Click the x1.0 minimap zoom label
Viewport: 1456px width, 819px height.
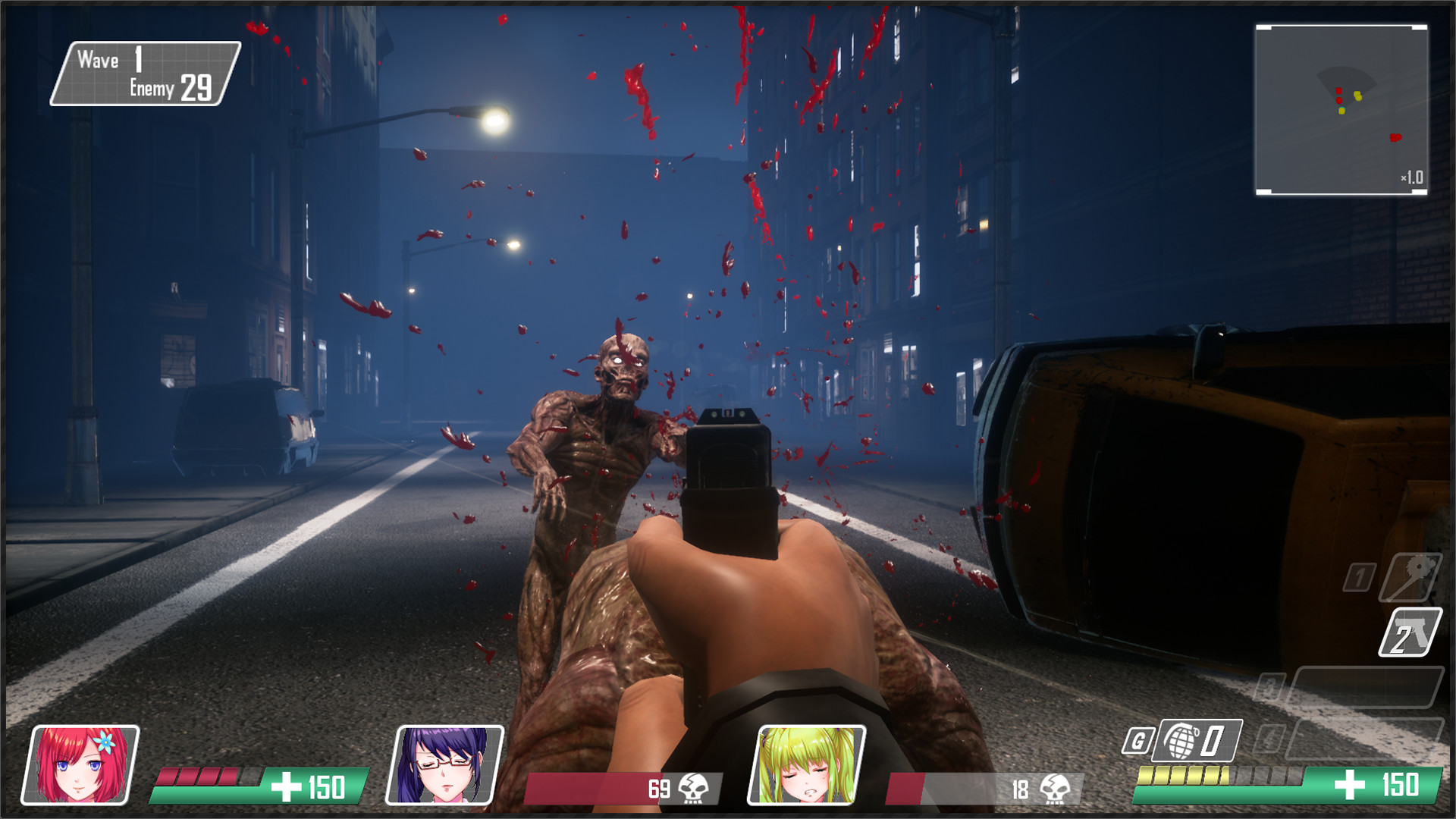1413,178
